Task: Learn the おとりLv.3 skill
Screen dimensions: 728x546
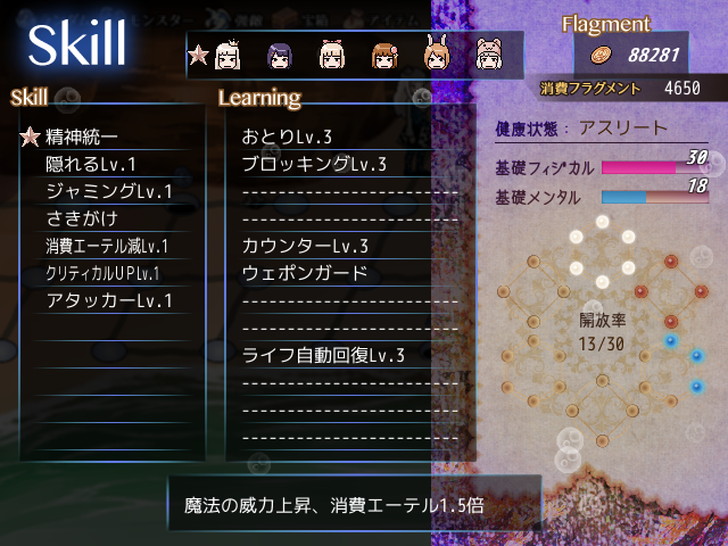Action: (287, 137)
